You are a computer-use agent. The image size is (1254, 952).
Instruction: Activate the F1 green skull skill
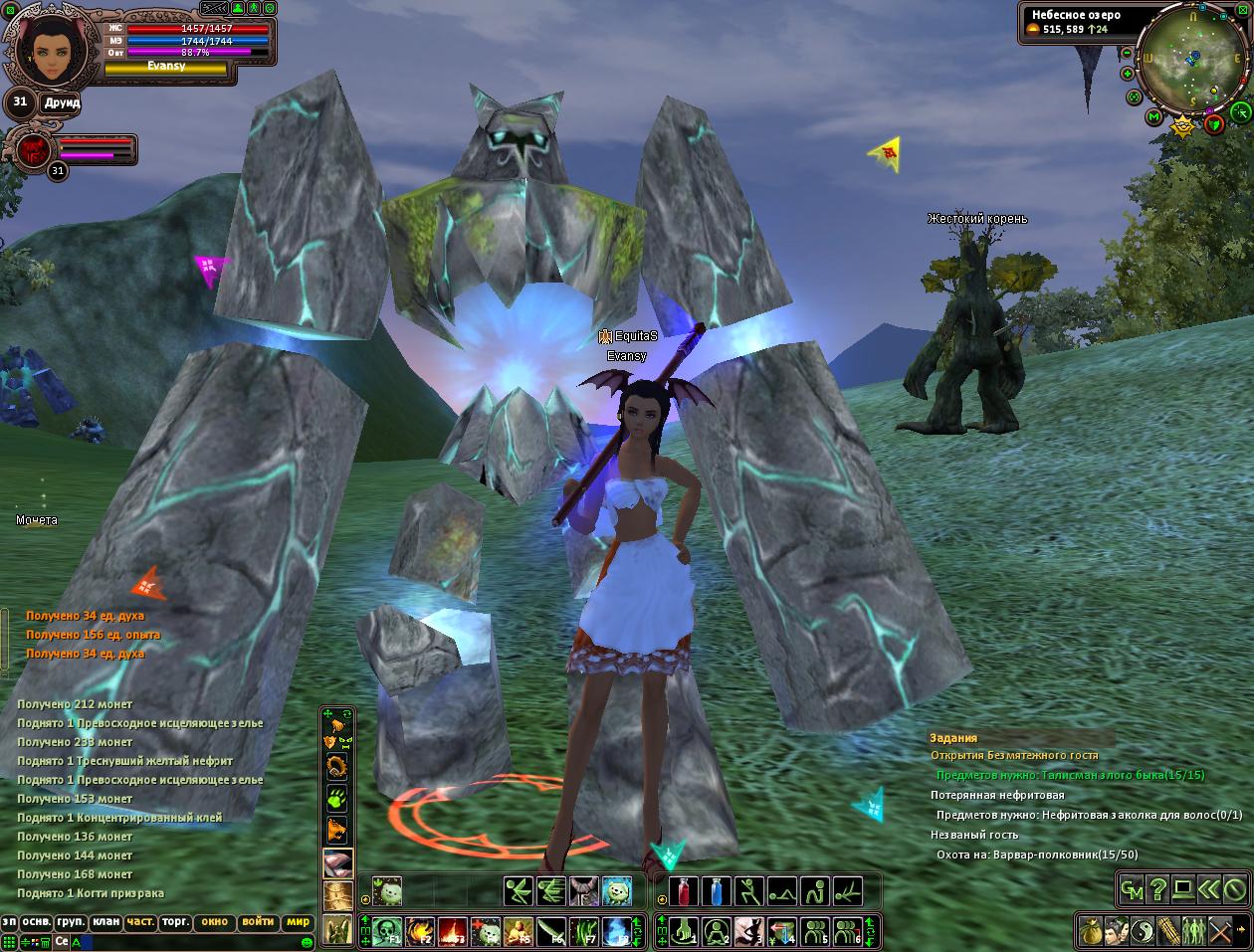[x=387, y=932]
